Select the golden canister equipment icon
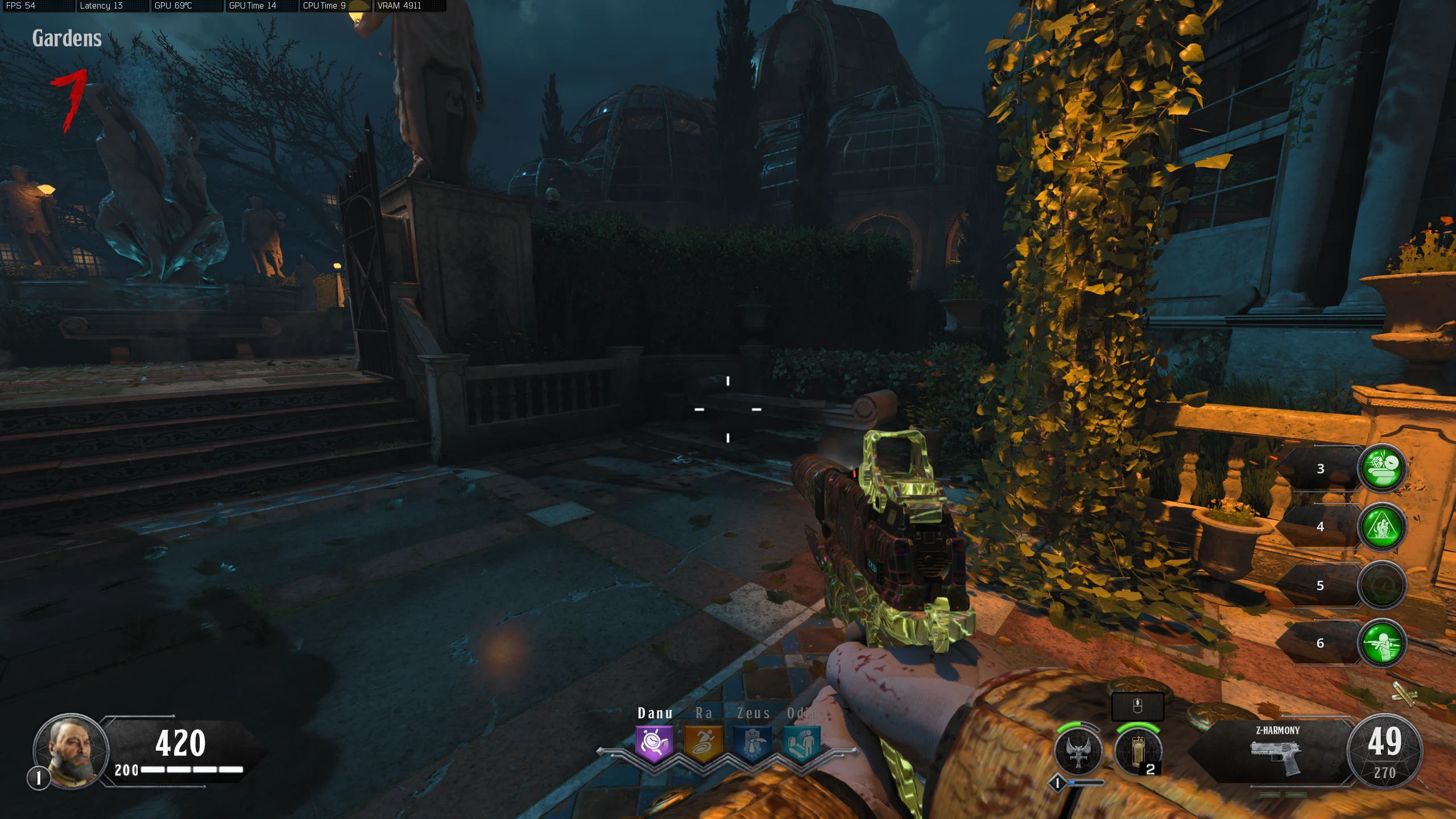The width and height of the screenshot is (1456, 819). [x=1137, y=752]
